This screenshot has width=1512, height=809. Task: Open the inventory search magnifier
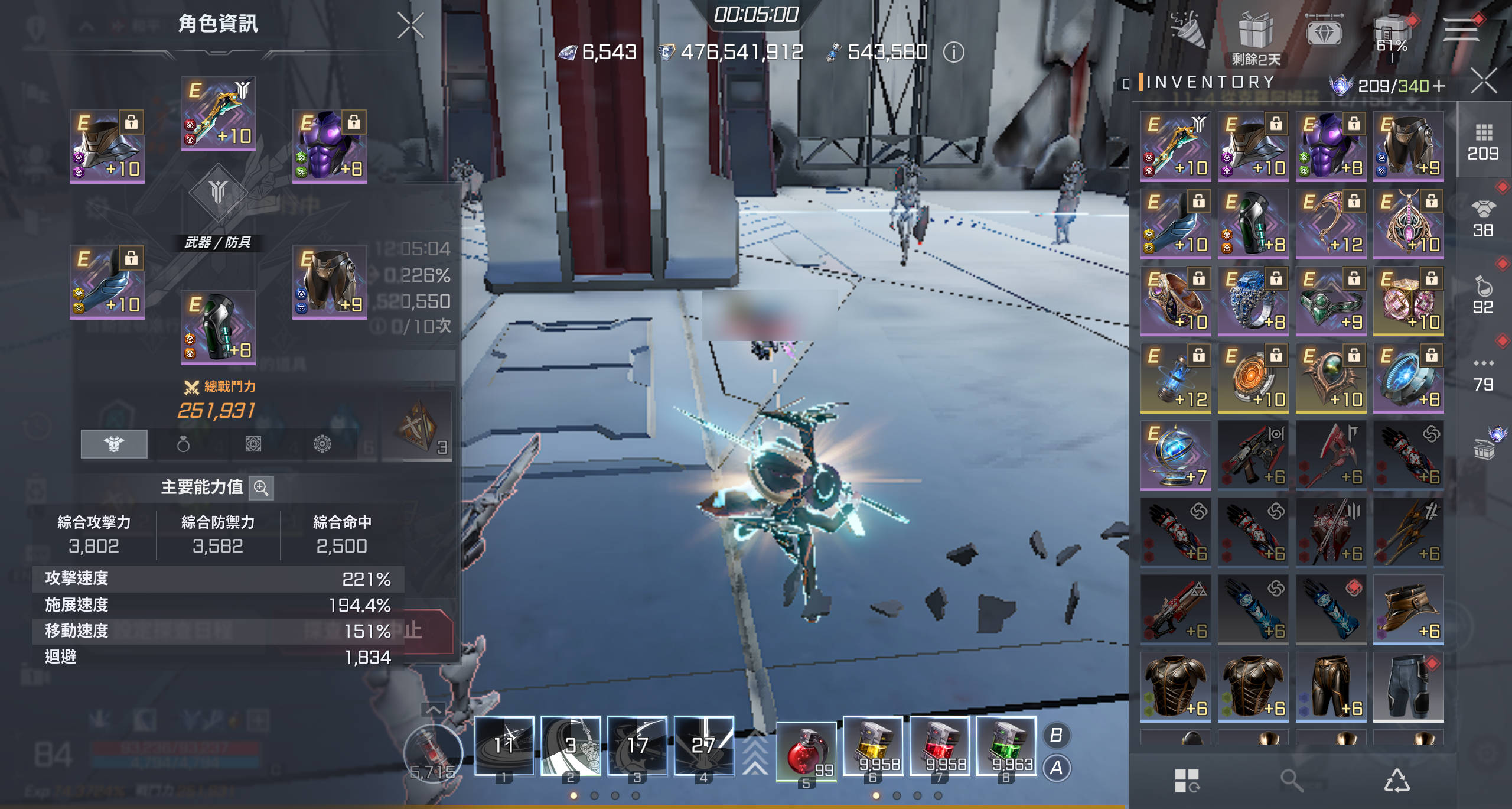click(x=1291, y=781)
